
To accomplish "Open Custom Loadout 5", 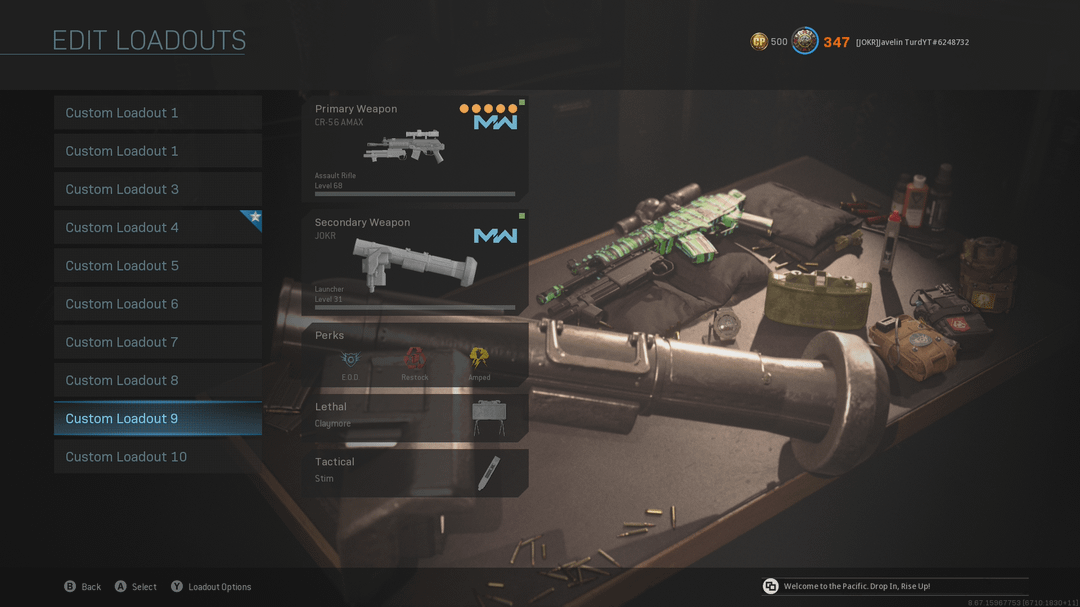I will [157, 266].
